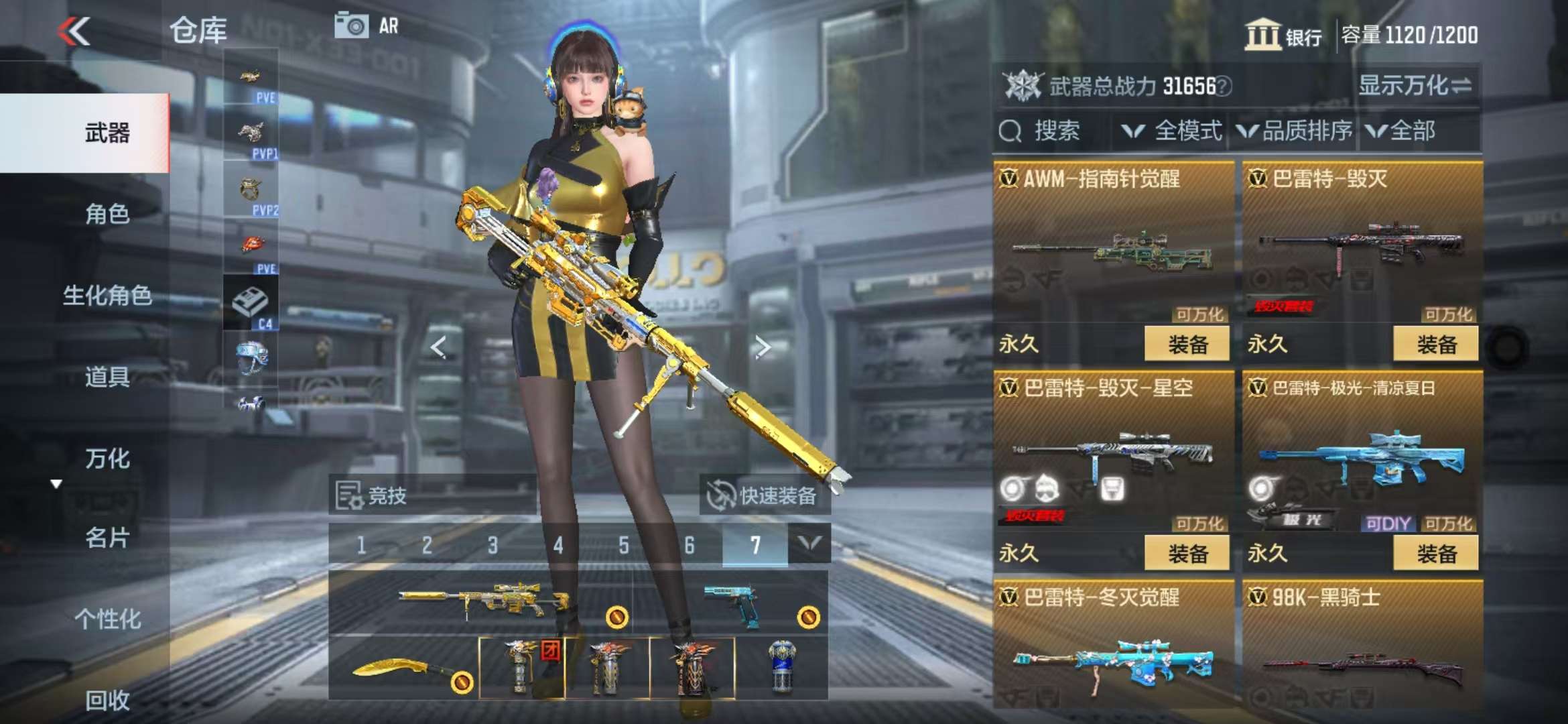Image resolution: width=1568 pixels, height=724 pixels.
Task: Select the 道具 category
Action: coord(107,377)
